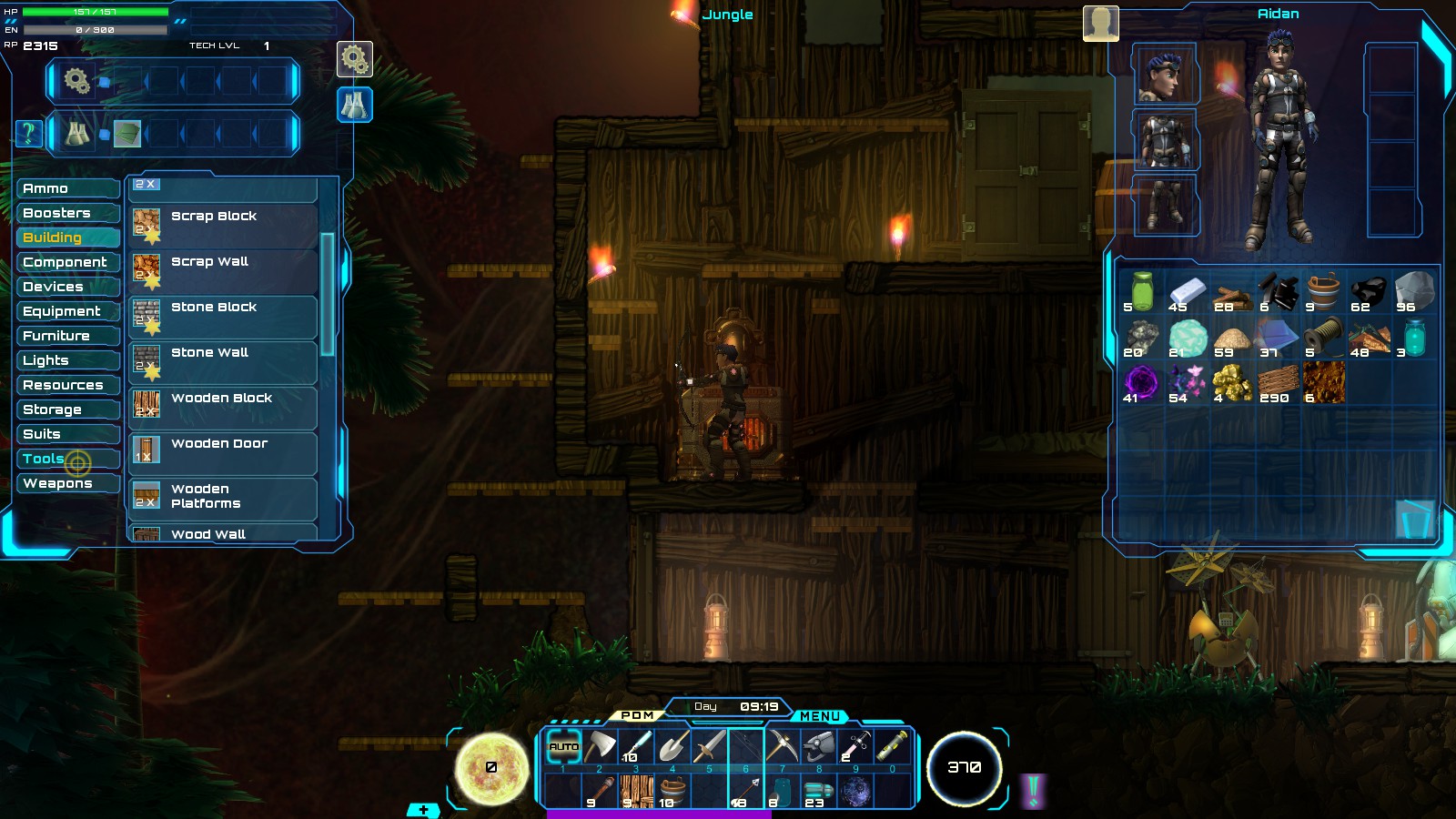This screenshot has height=819, width=1456.
Task: Switch to the Weapons category
Action: pyautogui.click(x=67, y=483)
